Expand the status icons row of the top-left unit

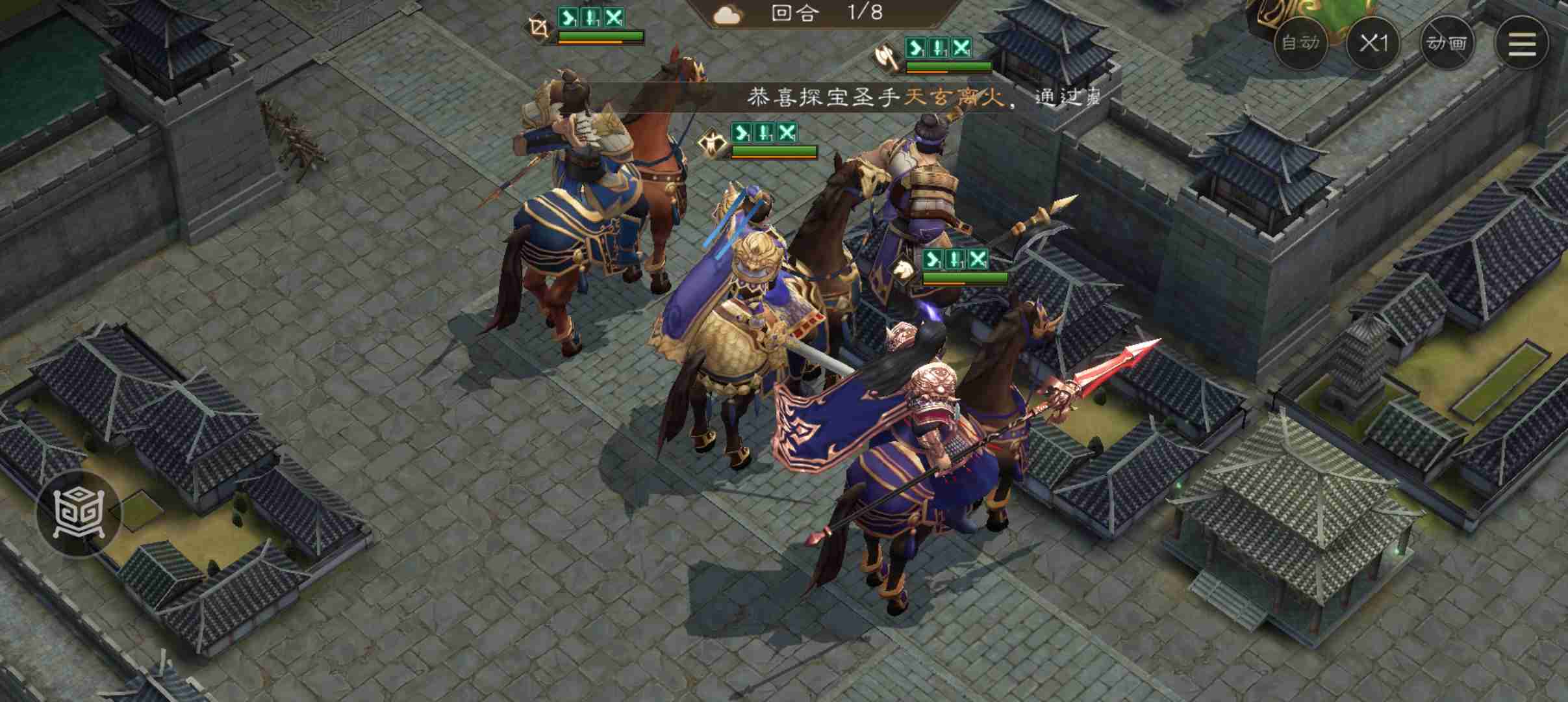[x=591, y=16]
